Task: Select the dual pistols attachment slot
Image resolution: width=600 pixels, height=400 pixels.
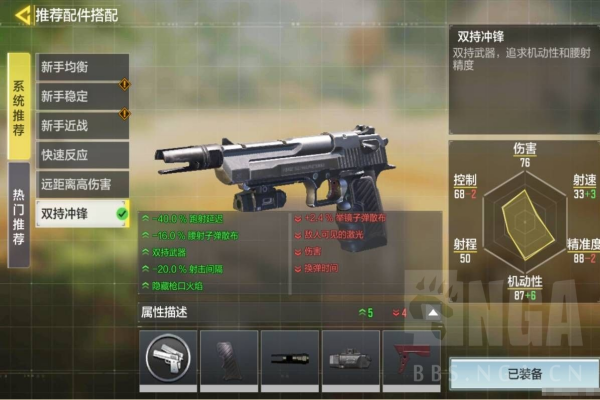Action: pos(168,357)
